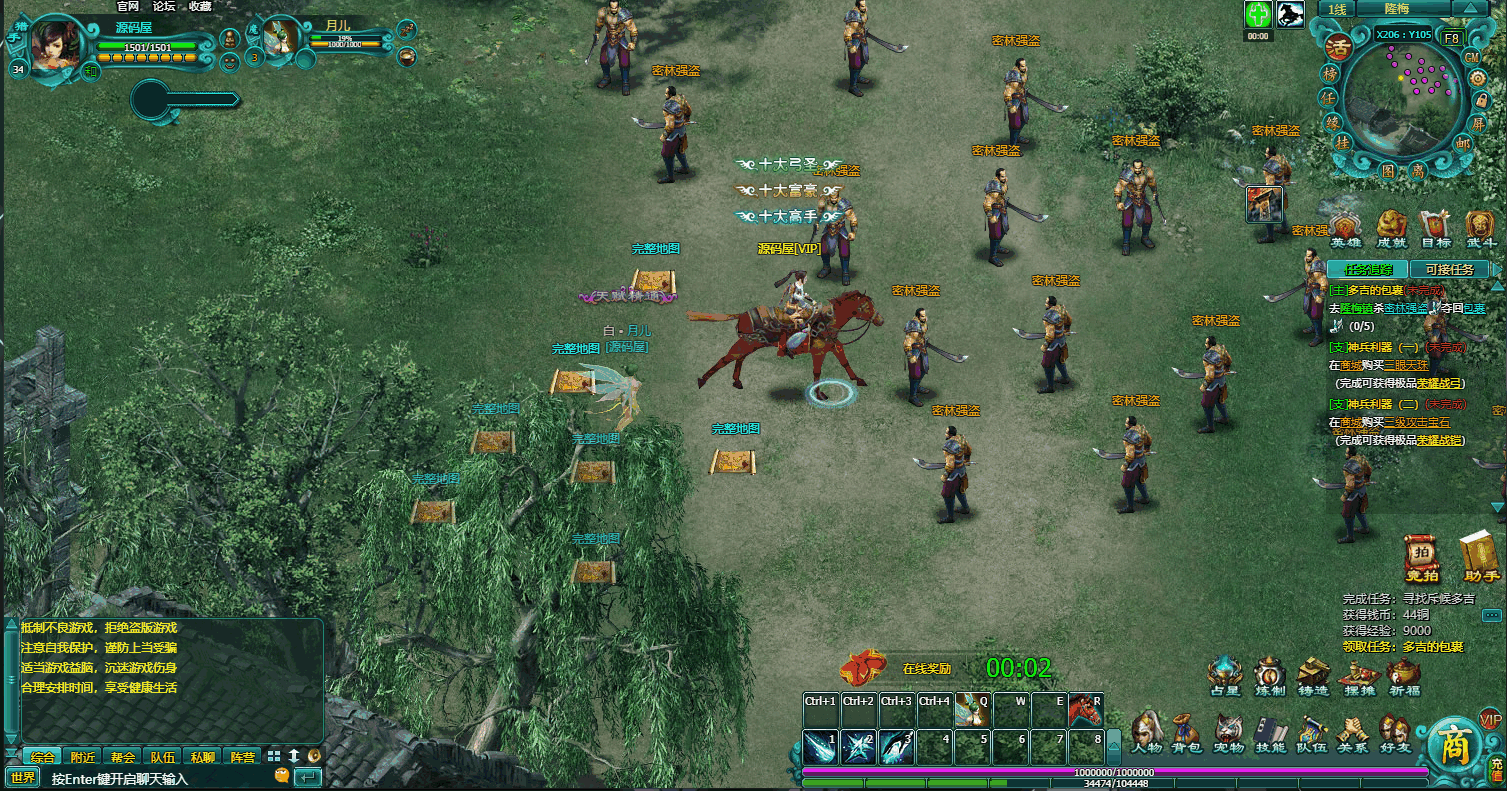Viewport: 1507px width, 791px height.
Task: Open the 英雄 hero icon
Action: point(1345,228)
